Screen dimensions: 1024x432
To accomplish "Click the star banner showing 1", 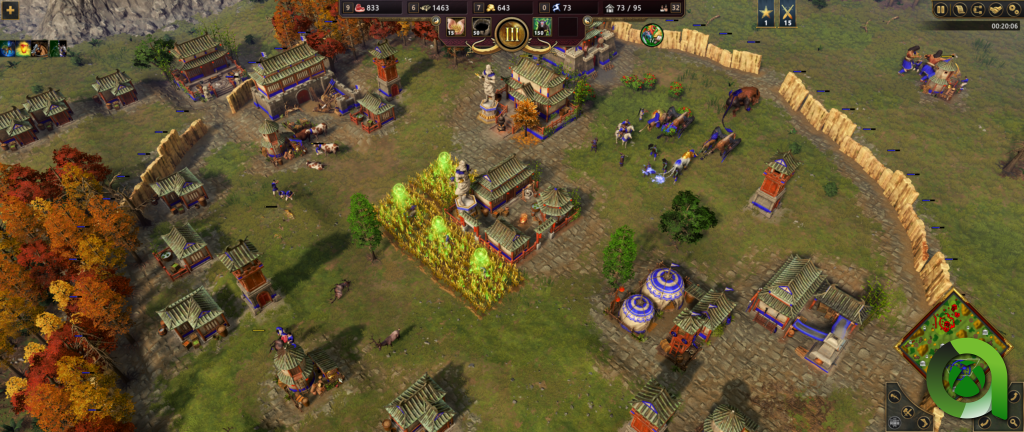I will 765,13.
